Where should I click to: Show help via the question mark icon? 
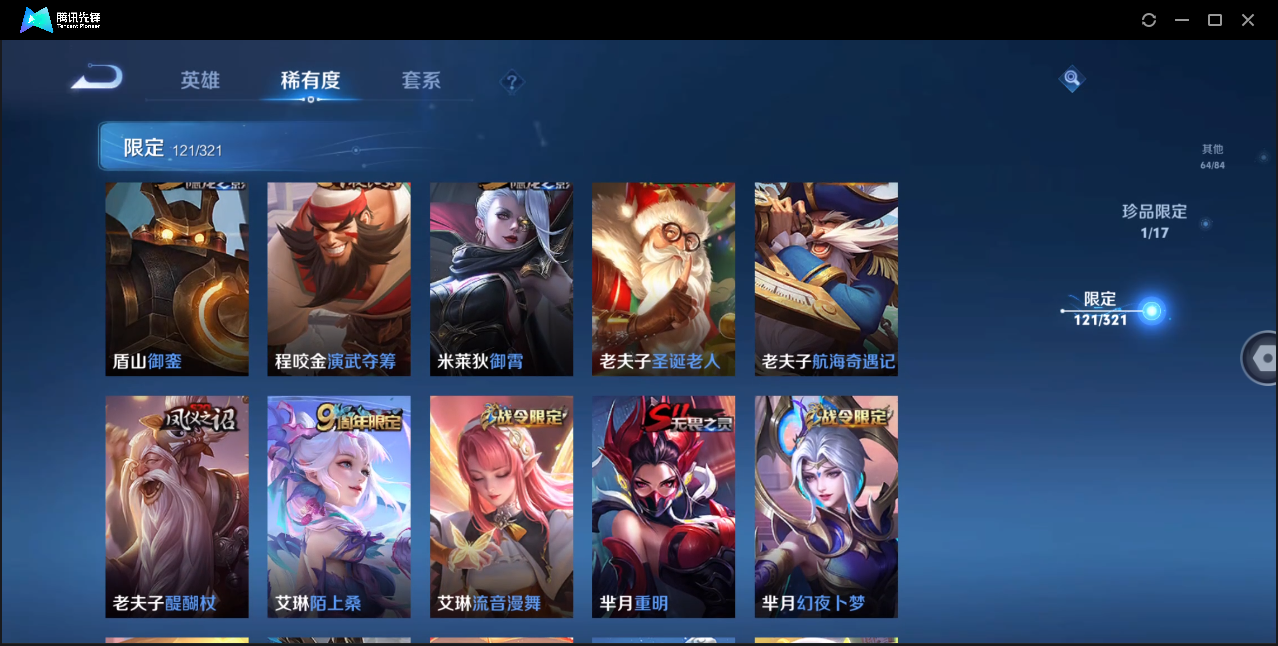click(512, 82)
